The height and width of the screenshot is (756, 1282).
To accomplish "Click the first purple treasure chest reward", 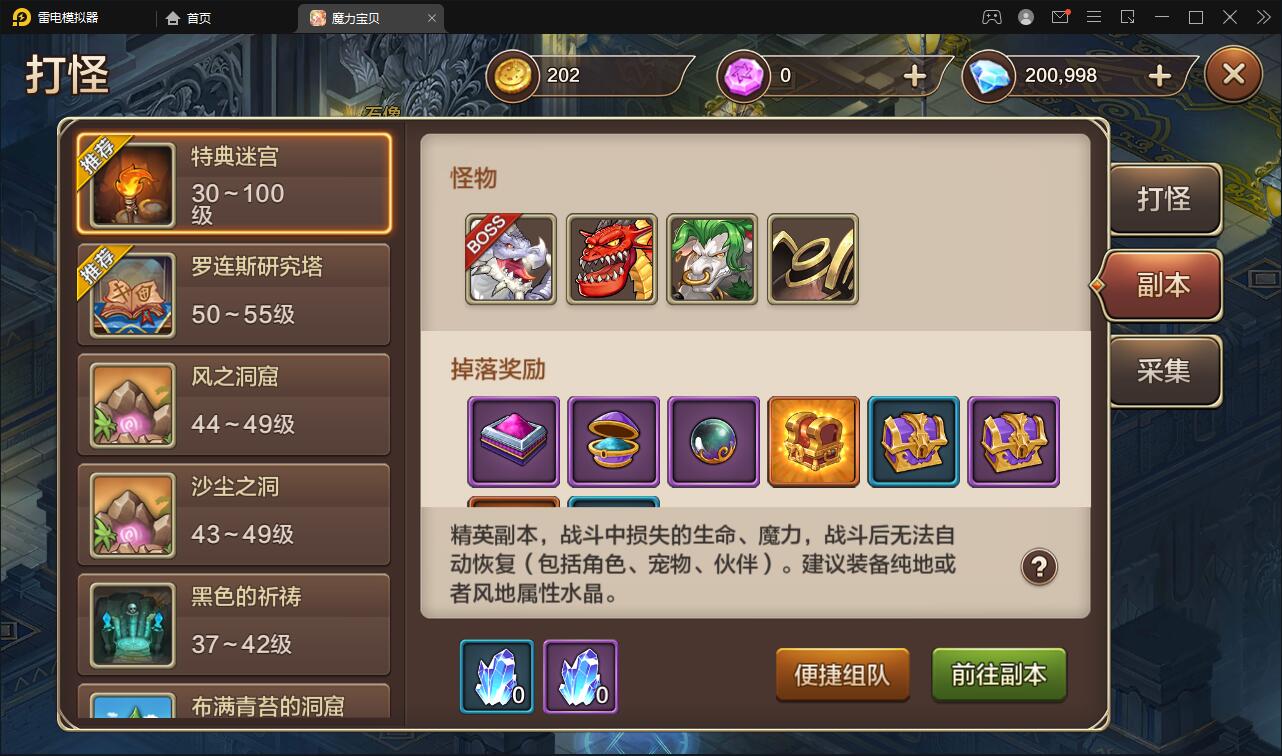I will tap(913, 441).
